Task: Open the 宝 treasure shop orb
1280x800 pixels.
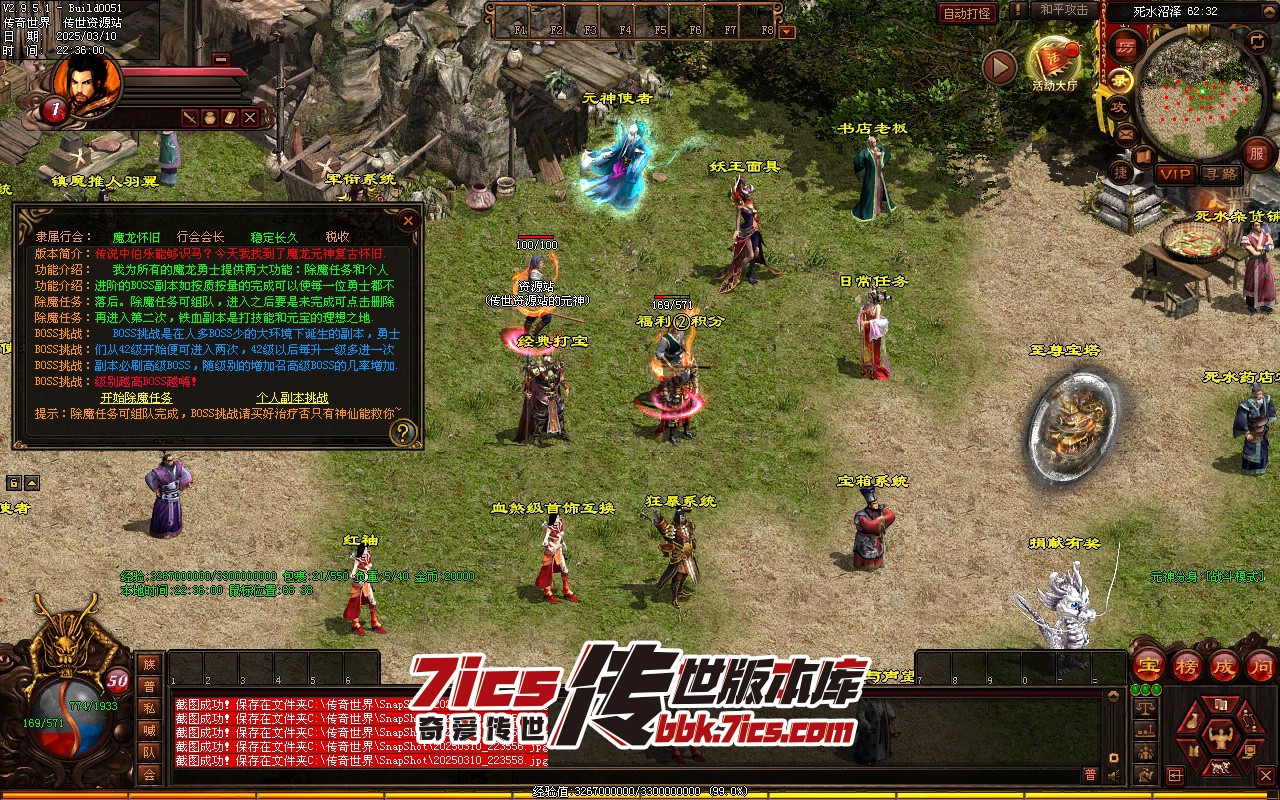Action: (1148, 665)
